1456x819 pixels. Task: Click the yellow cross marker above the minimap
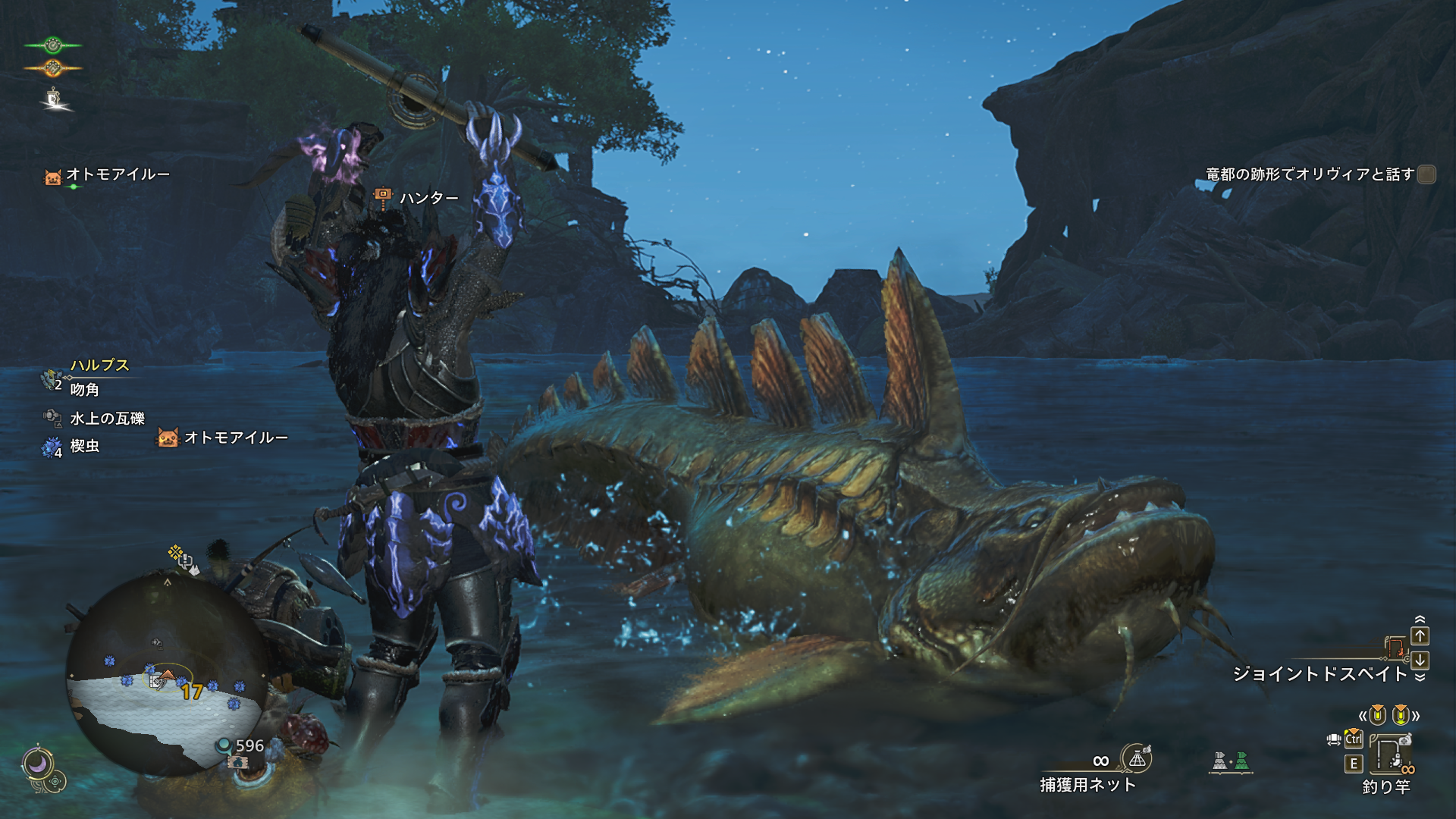(175, 552)
